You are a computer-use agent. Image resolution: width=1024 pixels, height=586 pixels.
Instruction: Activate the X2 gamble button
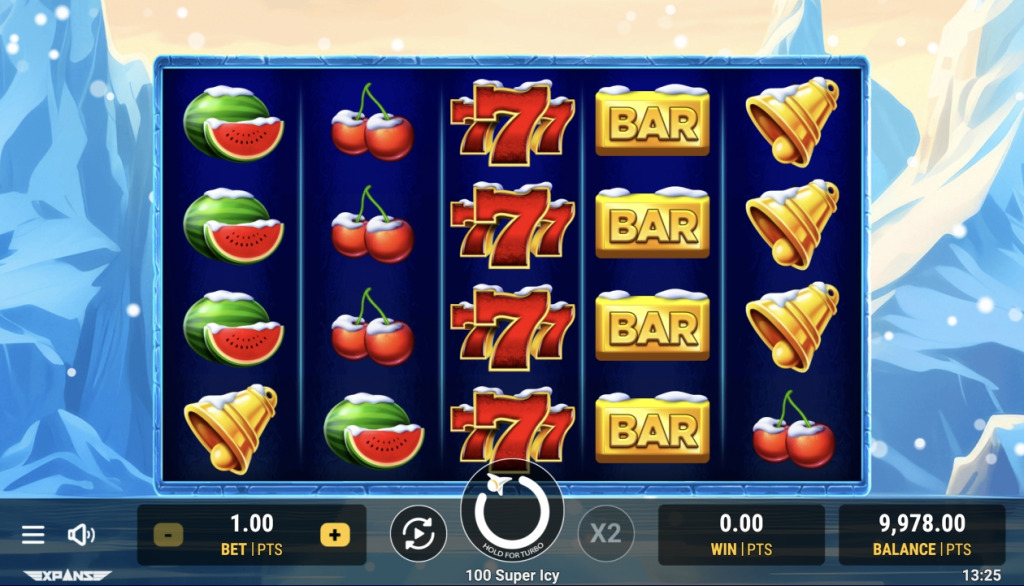click(606, 535)
